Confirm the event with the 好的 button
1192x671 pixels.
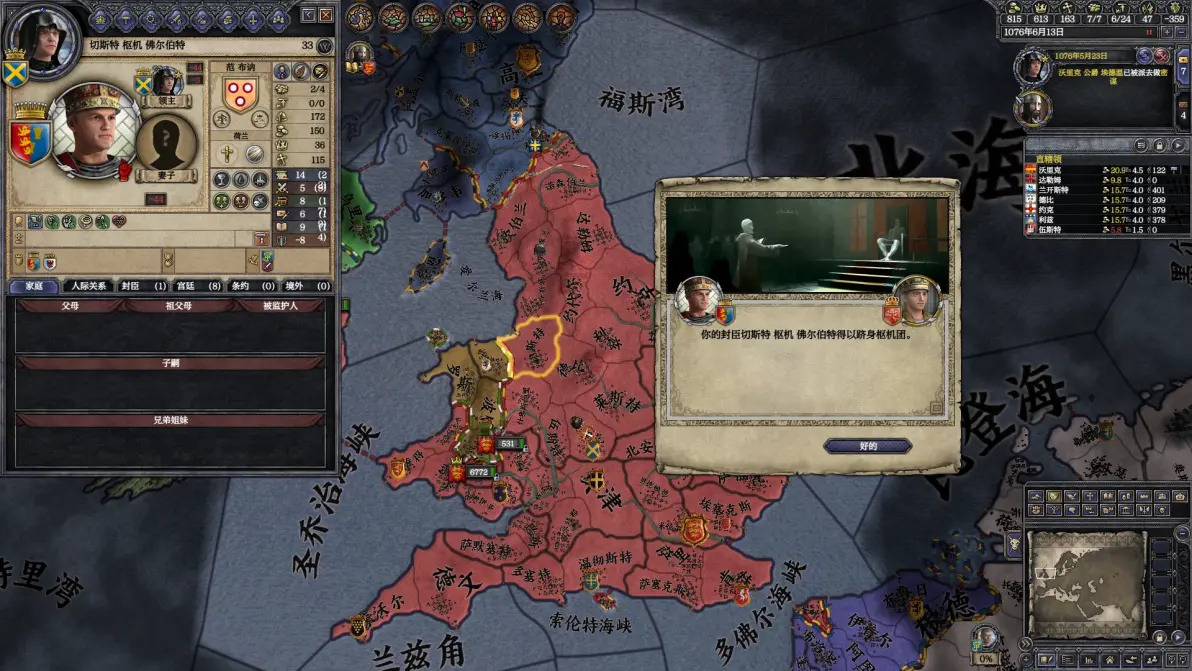tap(867, 446)
